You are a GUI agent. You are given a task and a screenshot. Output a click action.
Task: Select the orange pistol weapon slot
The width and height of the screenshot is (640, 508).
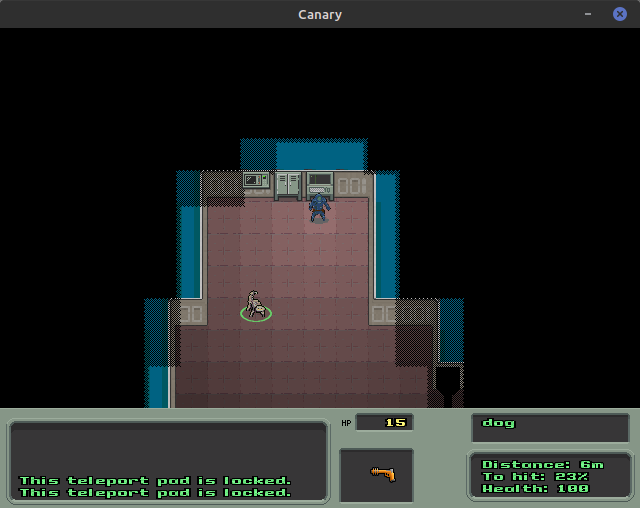380,474
